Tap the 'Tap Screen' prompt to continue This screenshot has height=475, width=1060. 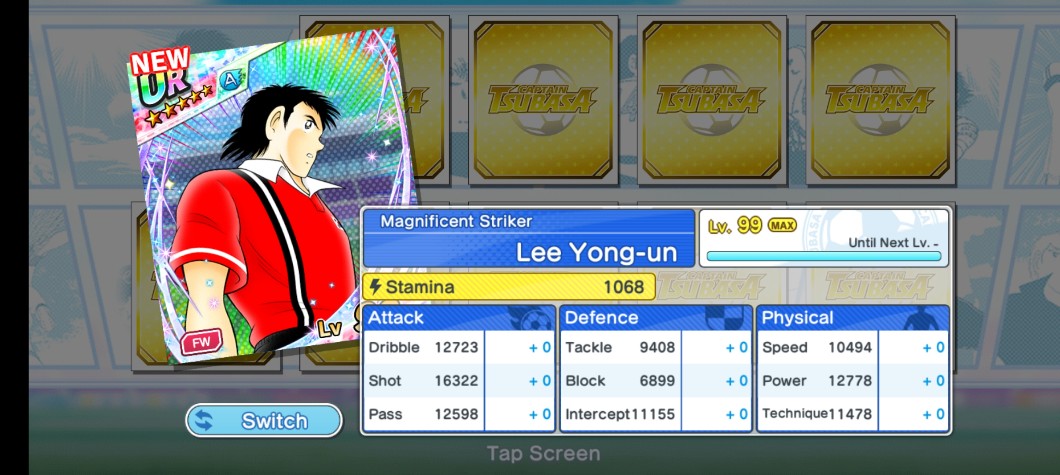[x=543, y=454]
